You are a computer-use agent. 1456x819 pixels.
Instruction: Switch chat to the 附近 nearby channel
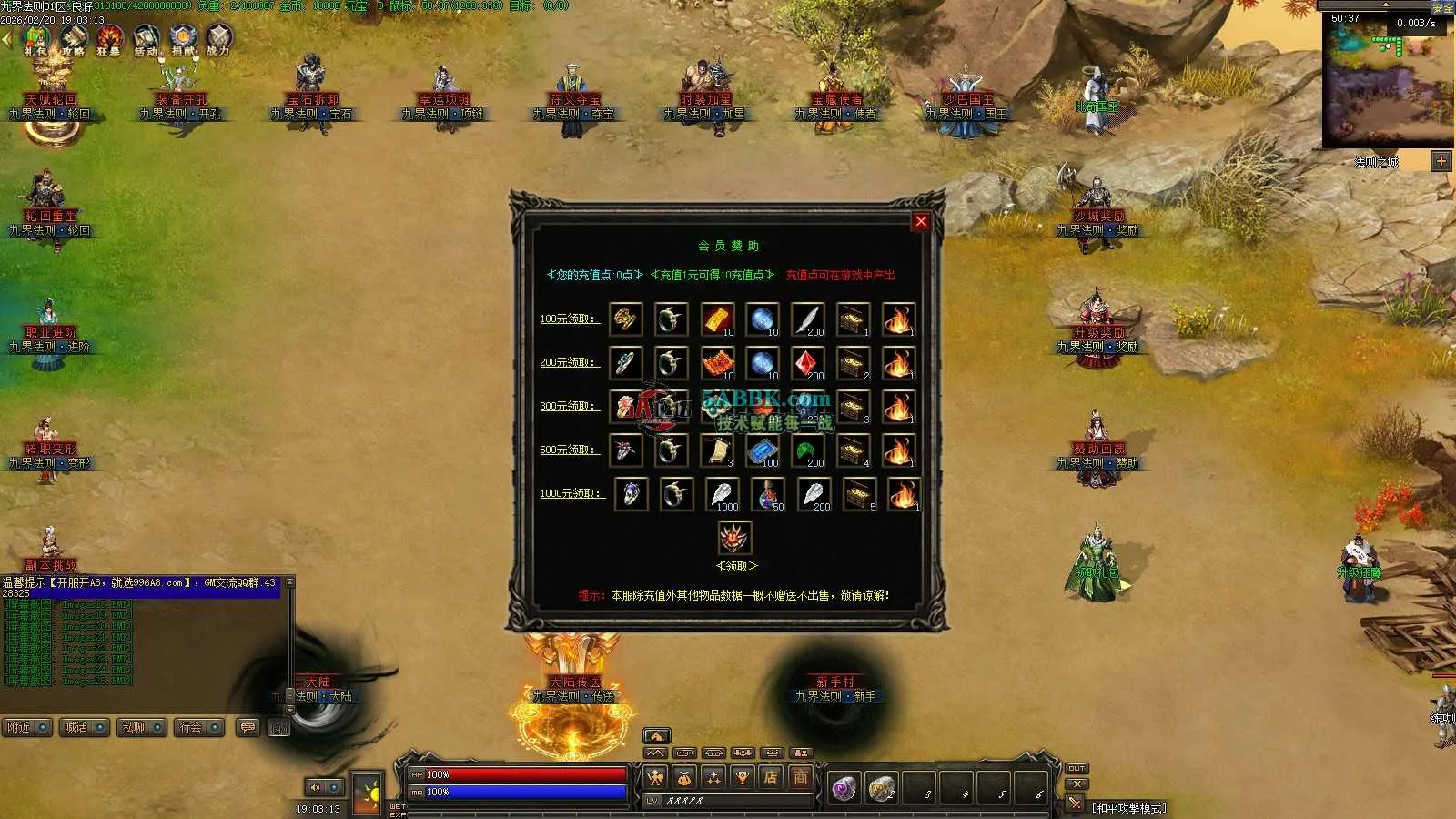tap(25, 727)
